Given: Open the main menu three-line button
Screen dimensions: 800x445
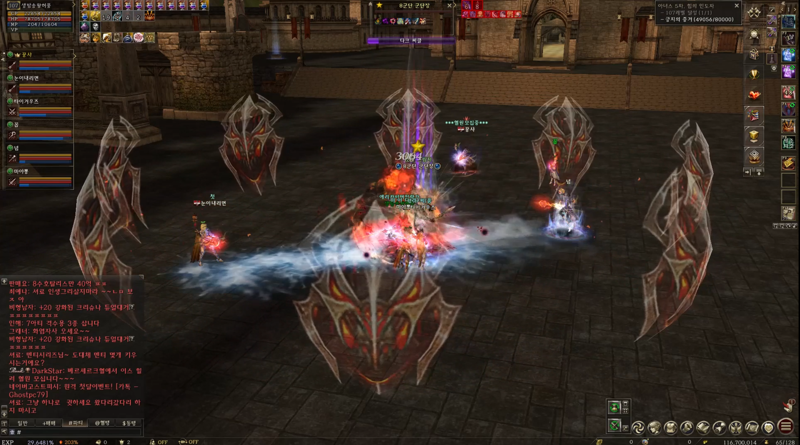Looking at the screenshot, I should 786,429.
